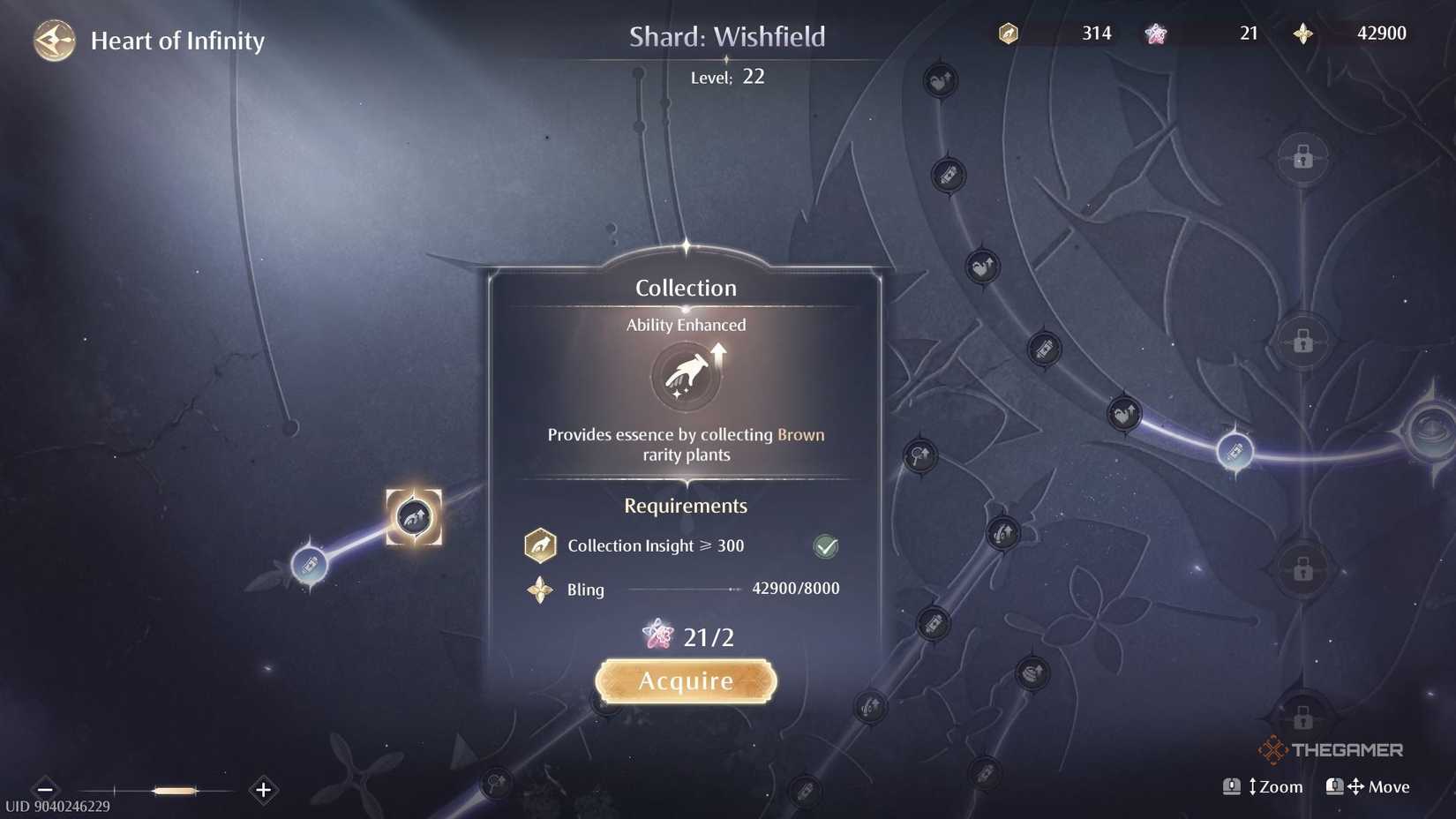Select the glowing node left of Ability Enhanced
Screen dimensions: 1456x819
pos(311,566)
